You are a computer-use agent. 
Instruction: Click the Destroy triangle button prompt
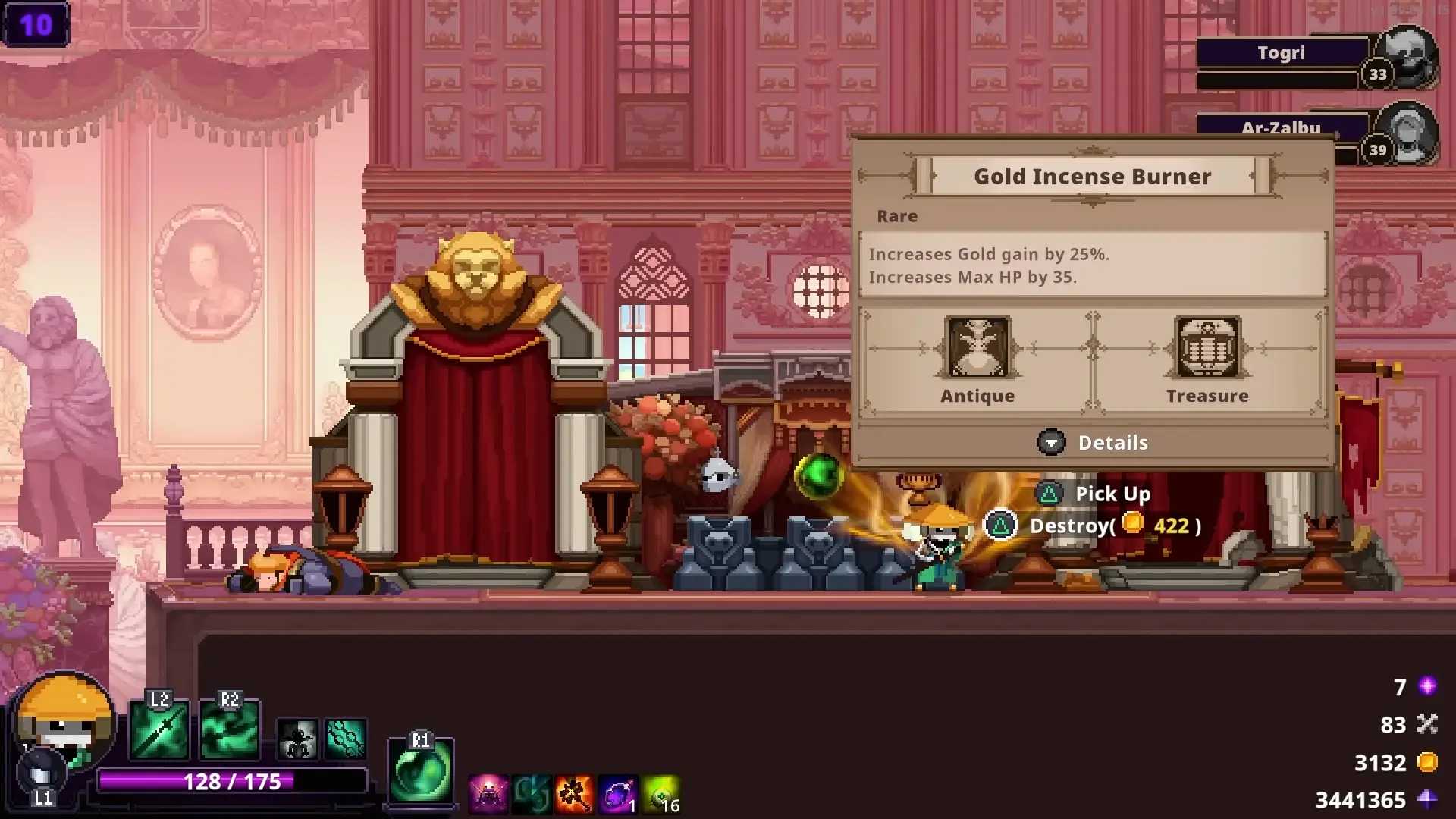pyautogui.click(x=999, y=526)
